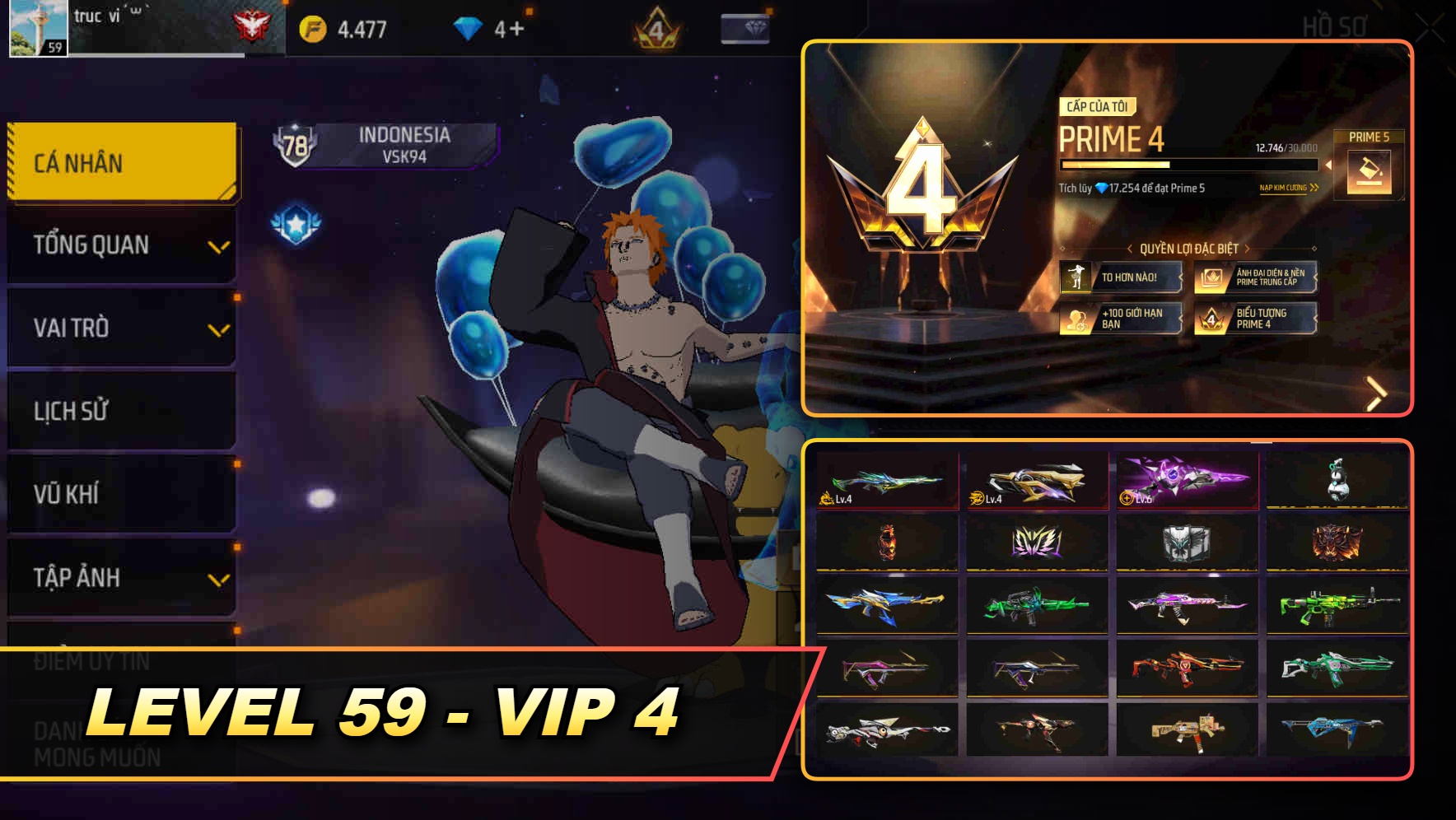Screen dimensions: 1456x820
Task: Expand the VAI TRÒ section chevron
Action: pyautogui.click(x=217, y=328)
